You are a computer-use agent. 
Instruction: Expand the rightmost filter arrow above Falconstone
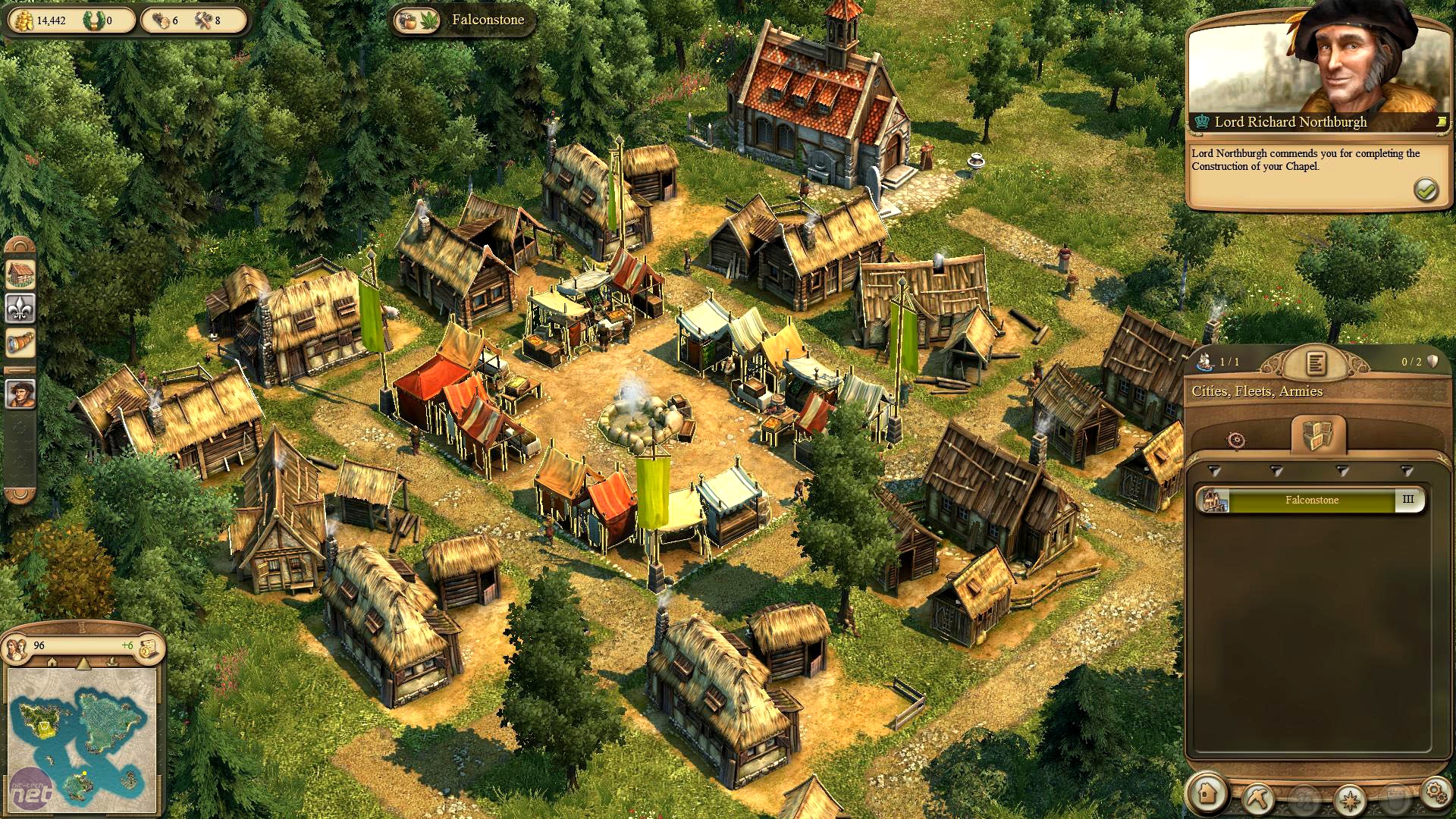[1407, 472]
